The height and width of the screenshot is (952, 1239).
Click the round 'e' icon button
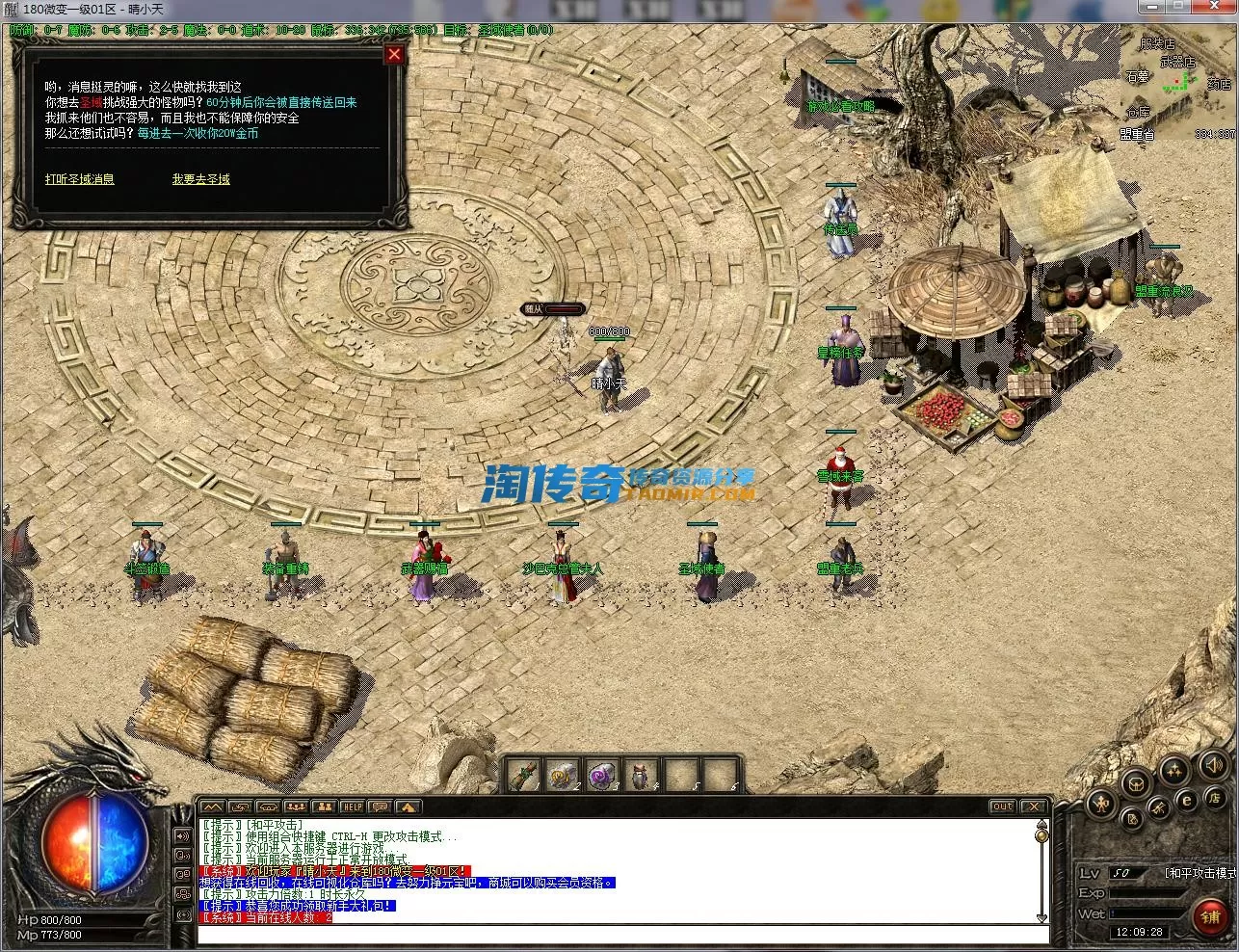(1188, 799)
